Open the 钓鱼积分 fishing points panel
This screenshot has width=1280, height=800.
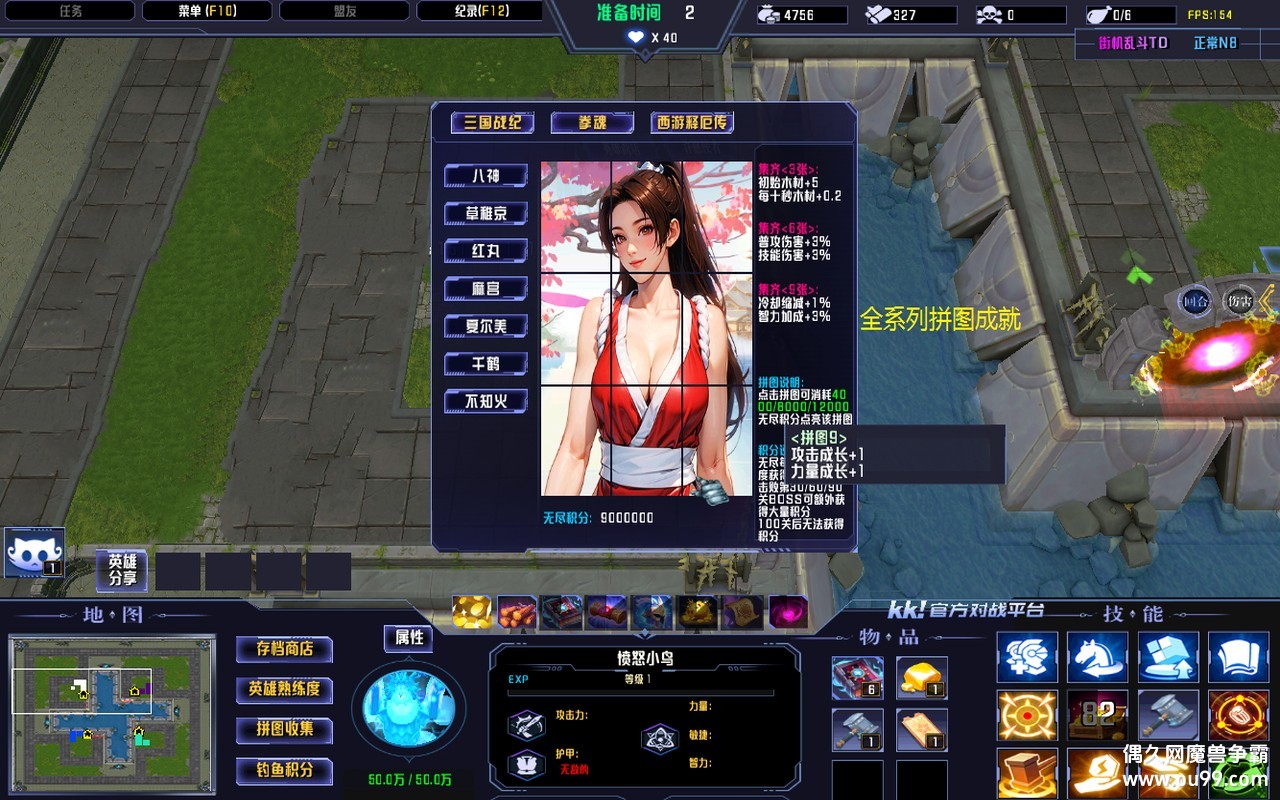pyautogui.click(x=285, y=770)
